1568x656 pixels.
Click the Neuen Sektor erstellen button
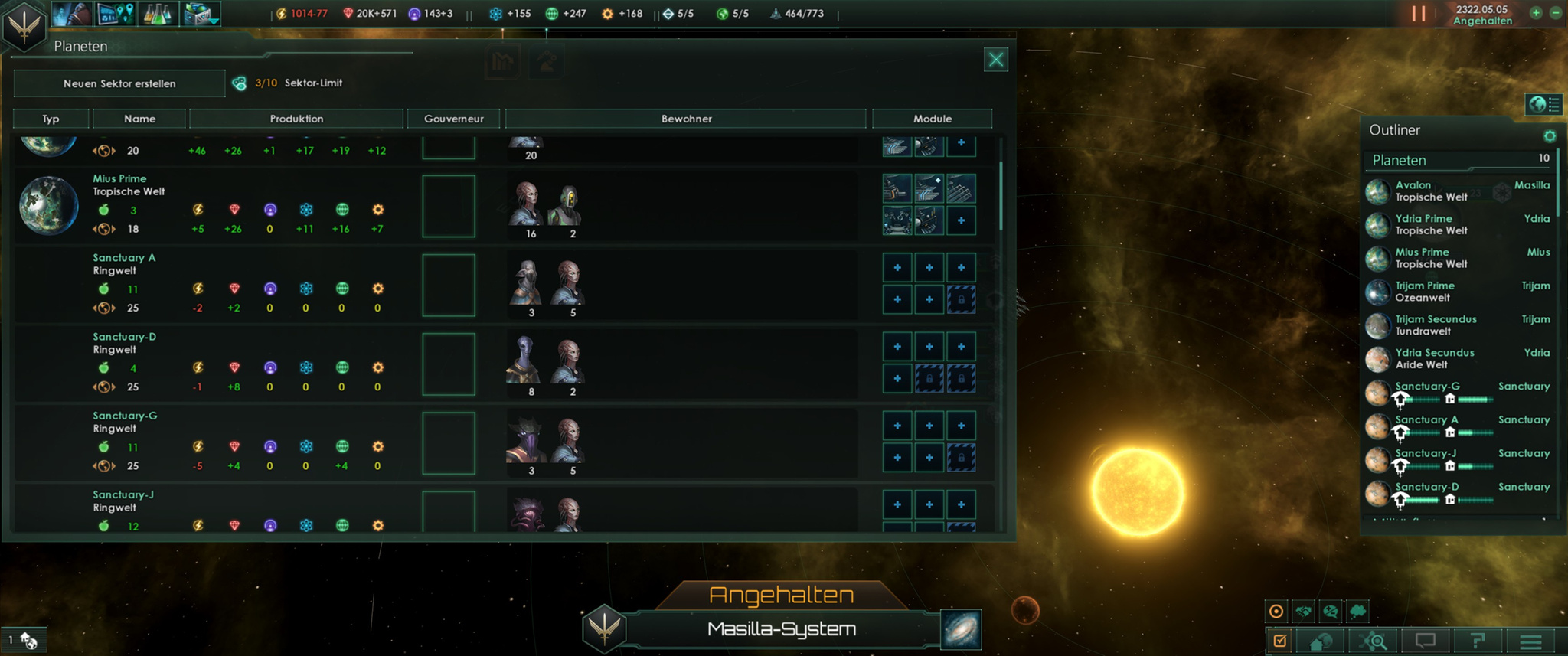point(119,83)
